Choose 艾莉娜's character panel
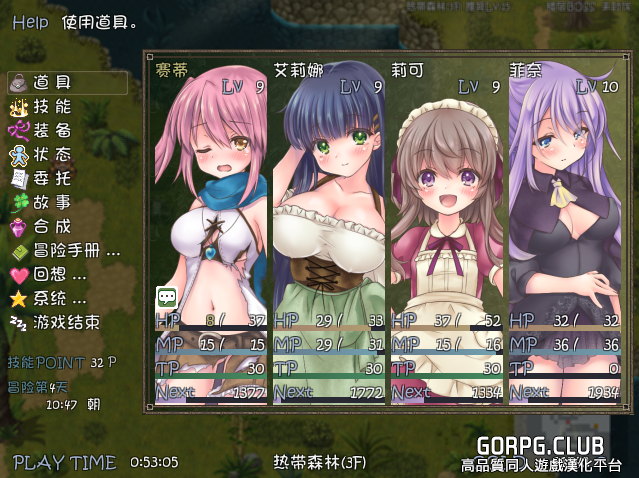This screenshot has width=639, height=478. click(329, 230)
